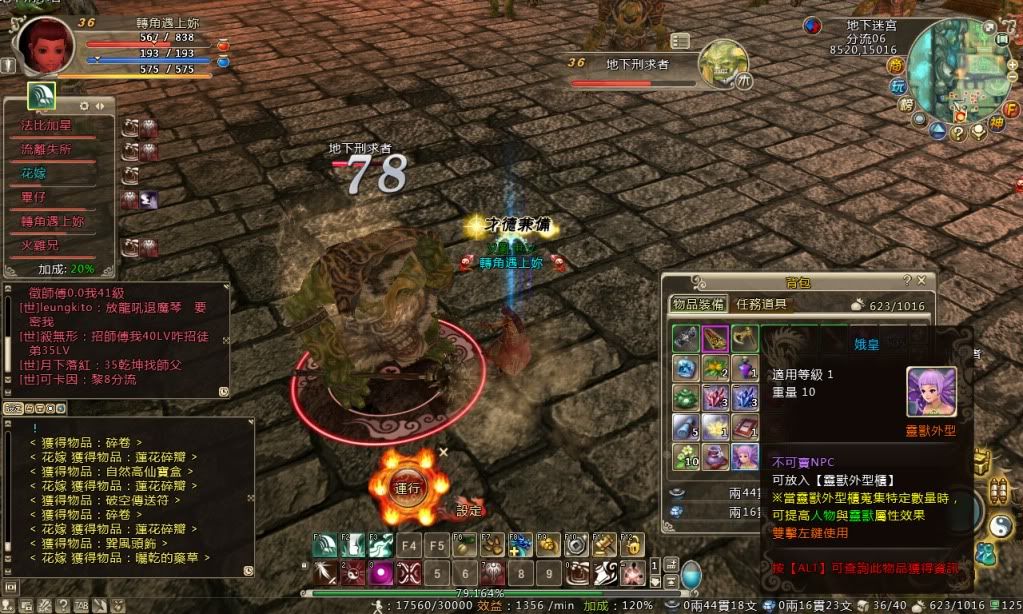This screenshot has width=1023, height=614.
Task: Select the purple-haired pet appearance item
Action: [744, 456]
